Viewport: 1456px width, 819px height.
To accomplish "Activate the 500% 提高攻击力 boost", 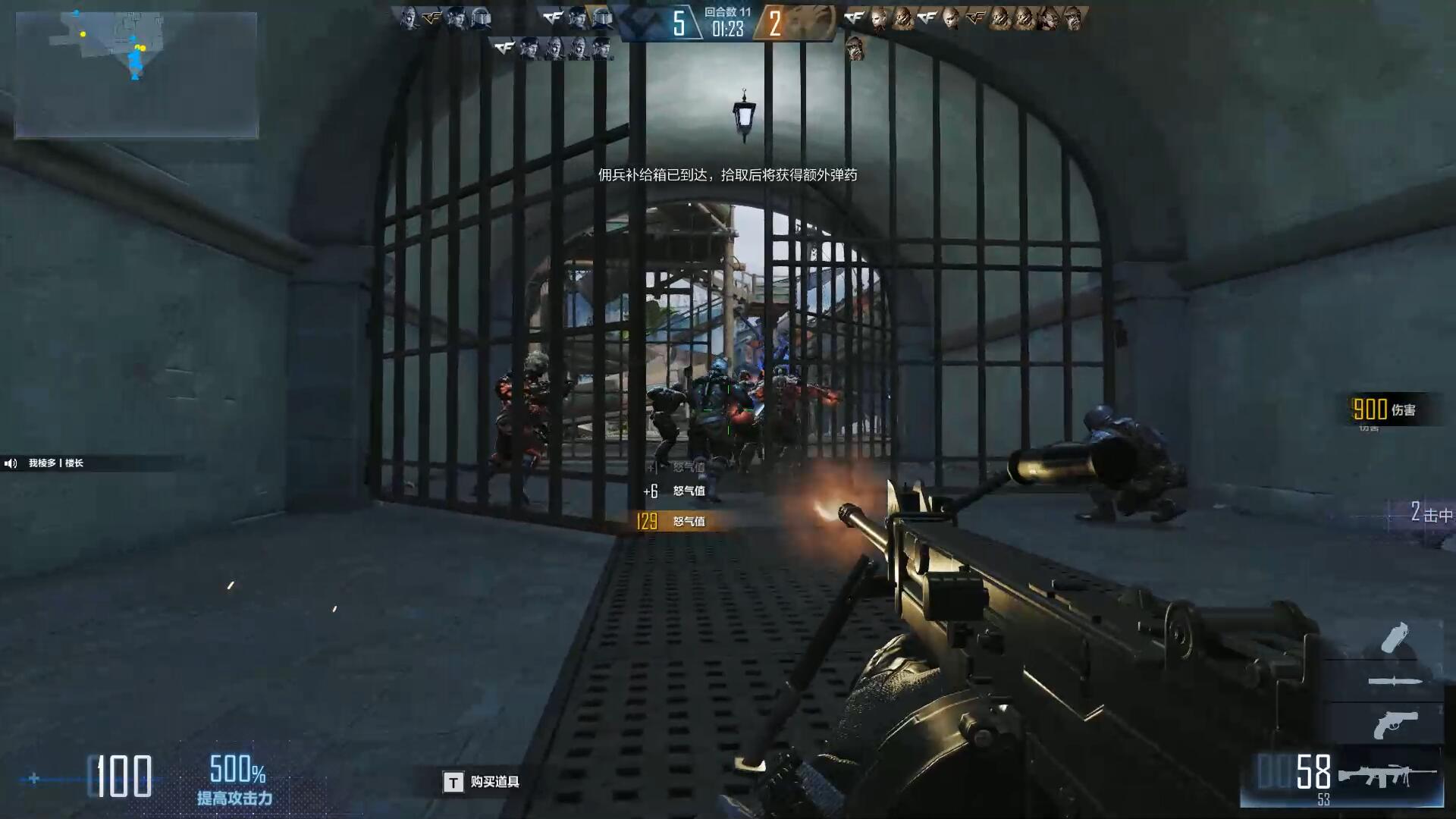I will click(236, 781).
